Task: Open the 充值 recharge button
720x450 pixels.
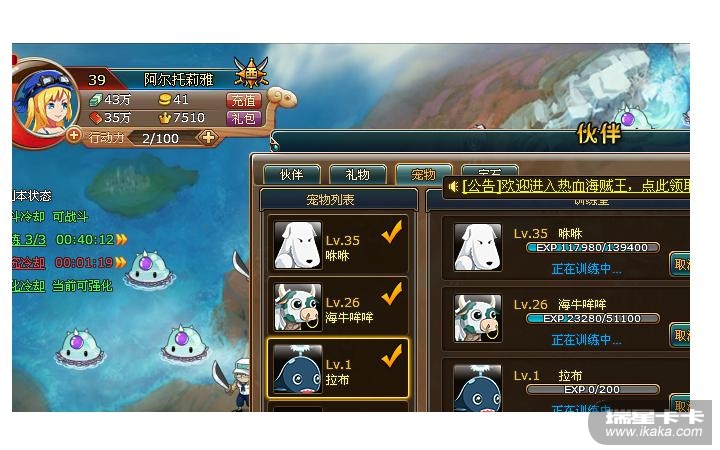Action: coord(244,100)
